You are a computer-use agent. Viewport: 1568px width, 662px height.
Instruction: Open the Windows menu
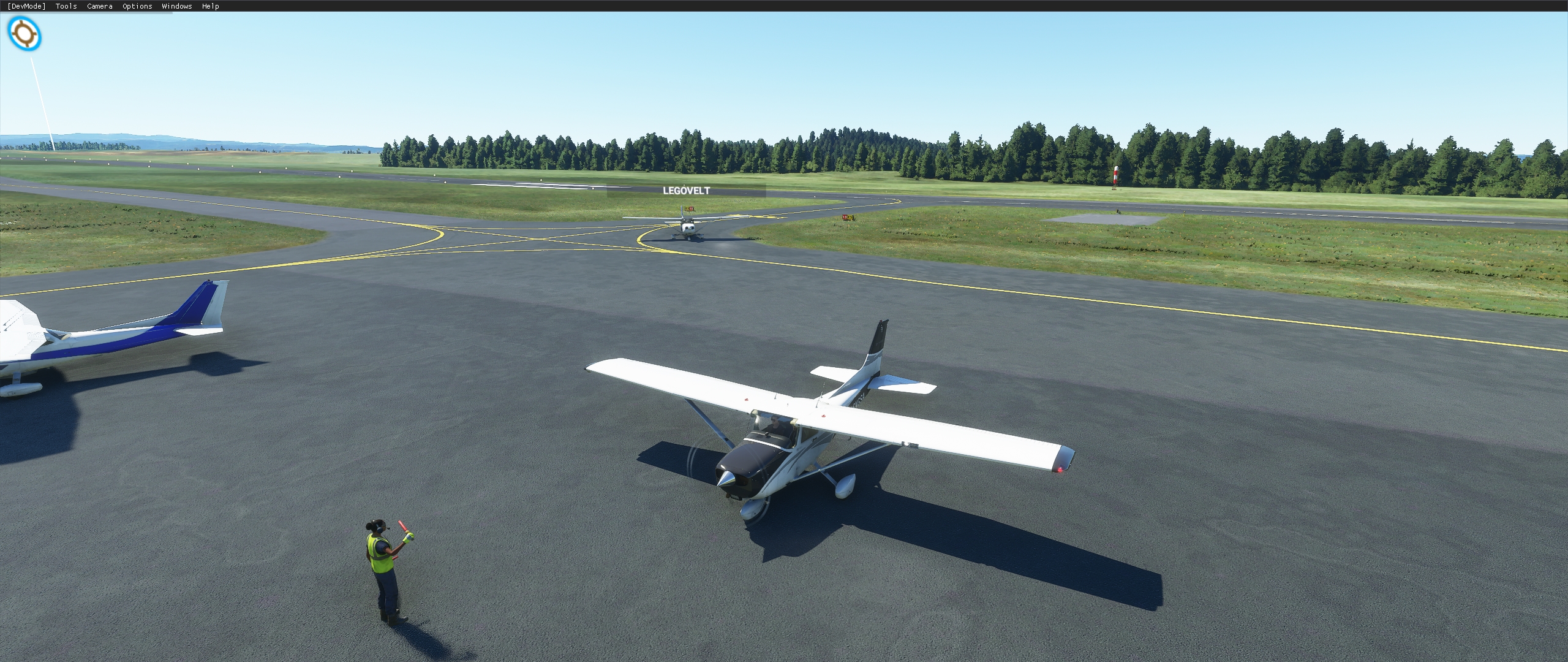click(176, 6)
